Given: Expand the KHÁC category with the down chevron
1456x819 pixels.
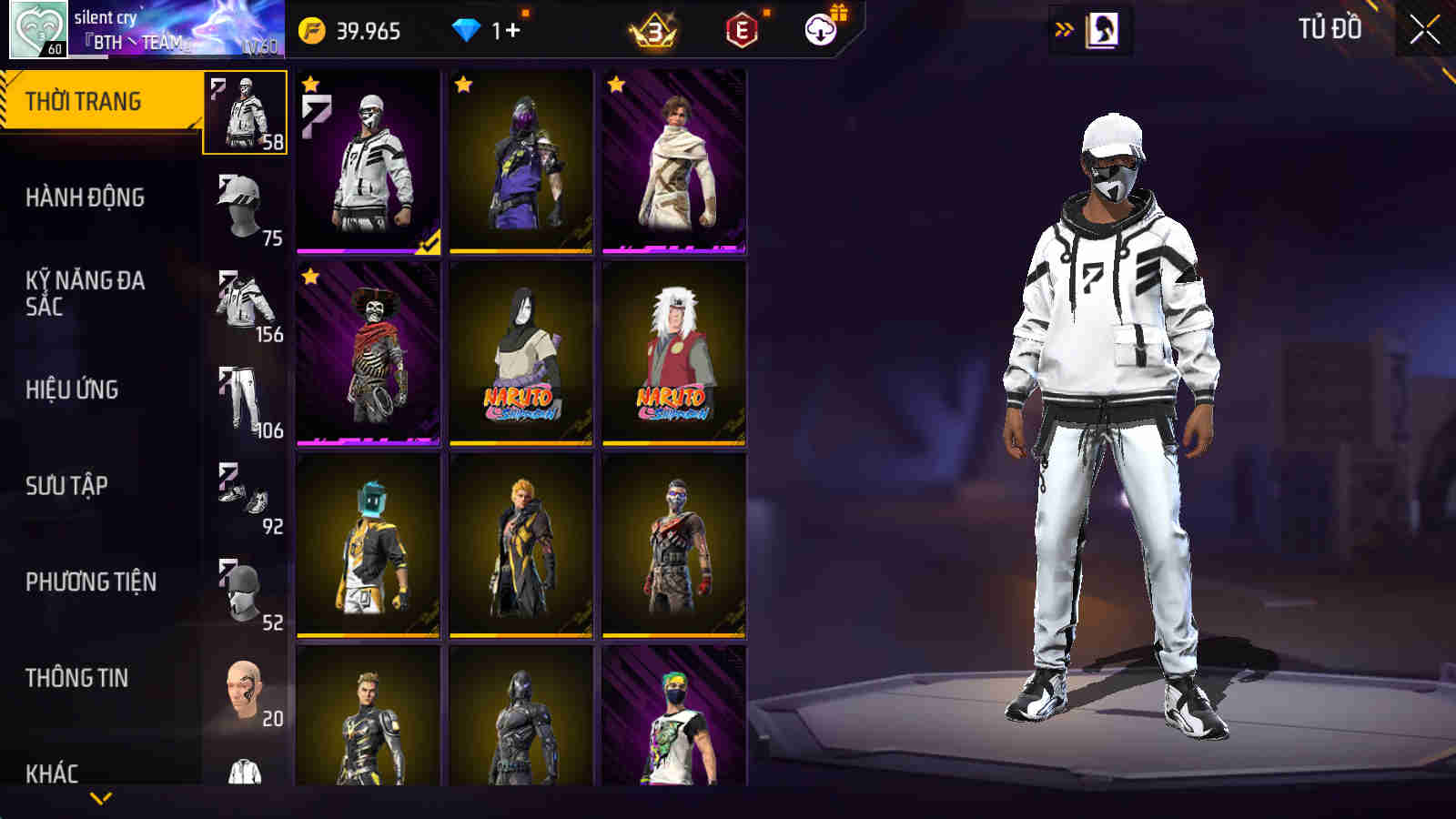Looking at the screenshot, I should (x=100, y=796).
